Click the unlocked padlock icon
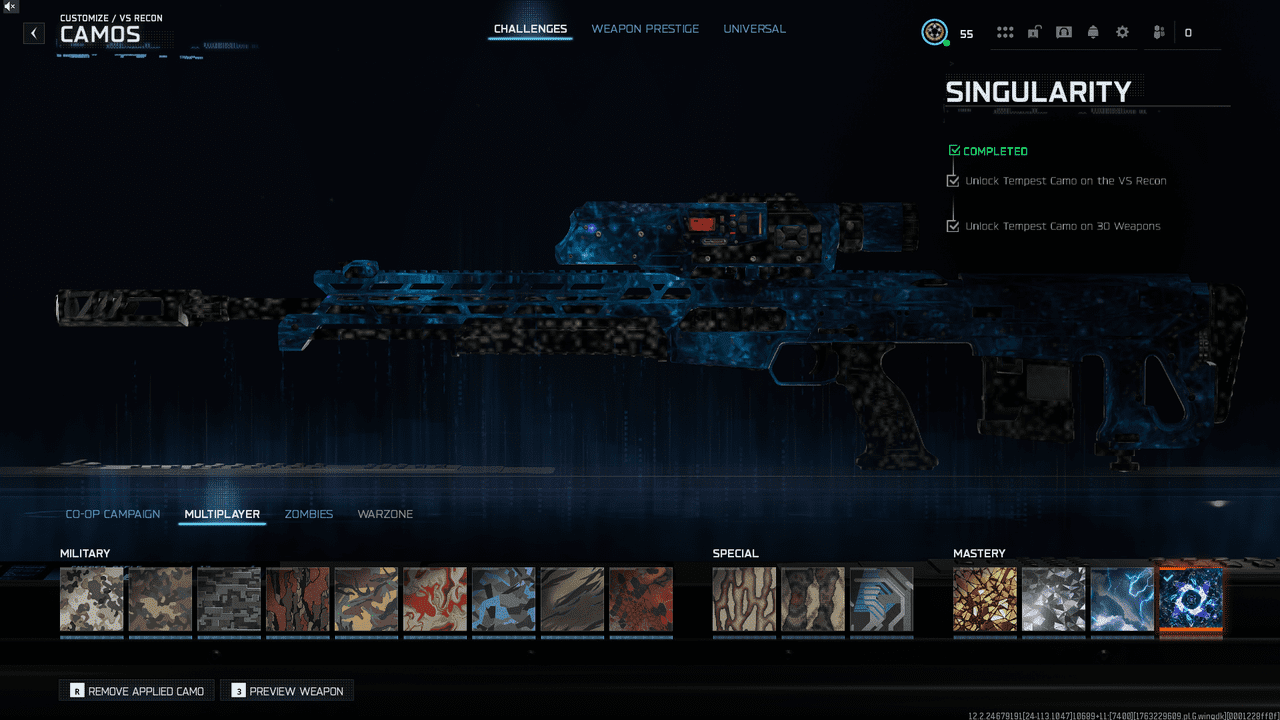Viewport: 1280px width, 720px height. 1035,31
